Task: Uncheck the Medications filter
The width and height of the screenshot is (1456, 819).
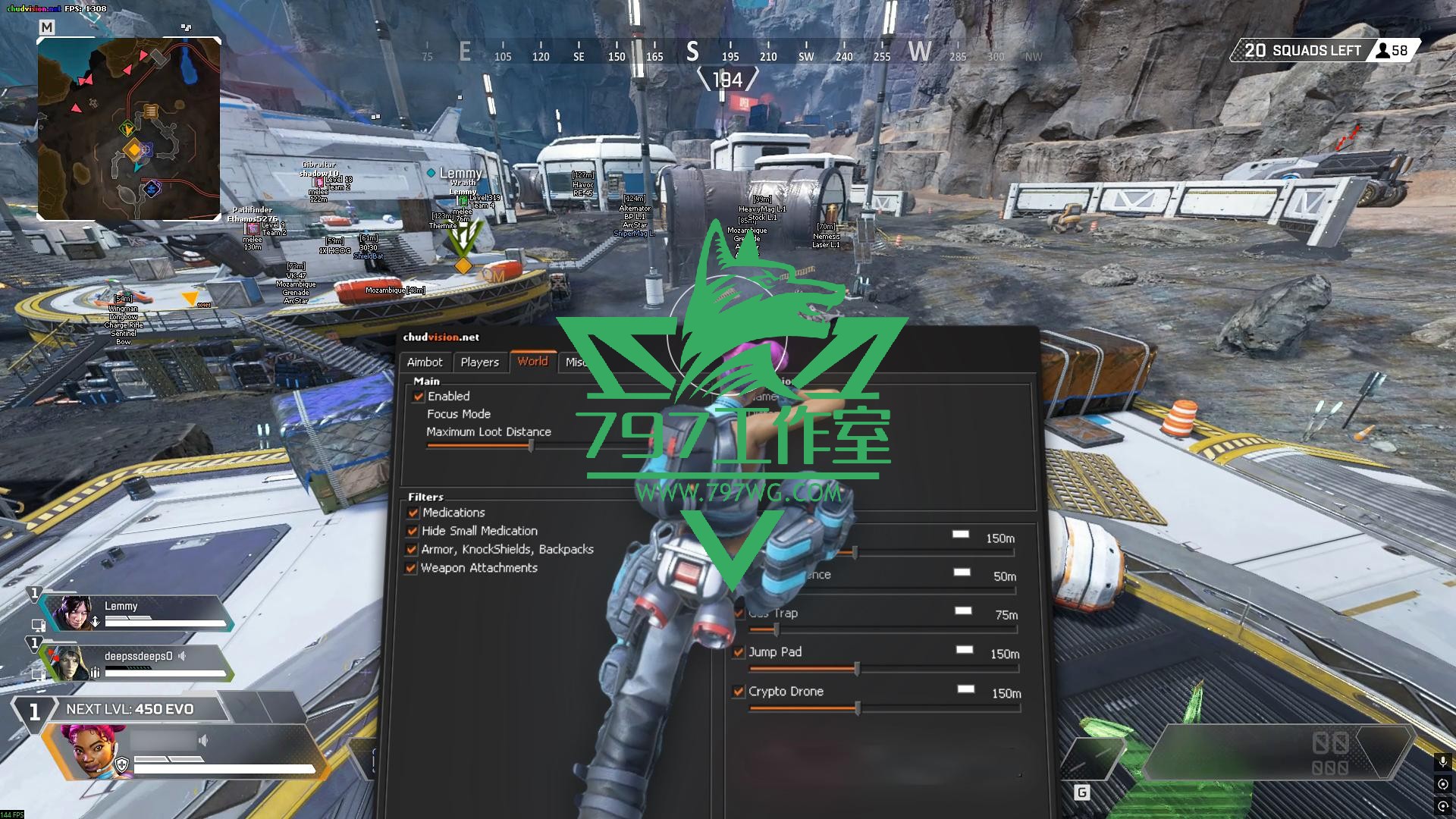Action: tap(413, 513)
